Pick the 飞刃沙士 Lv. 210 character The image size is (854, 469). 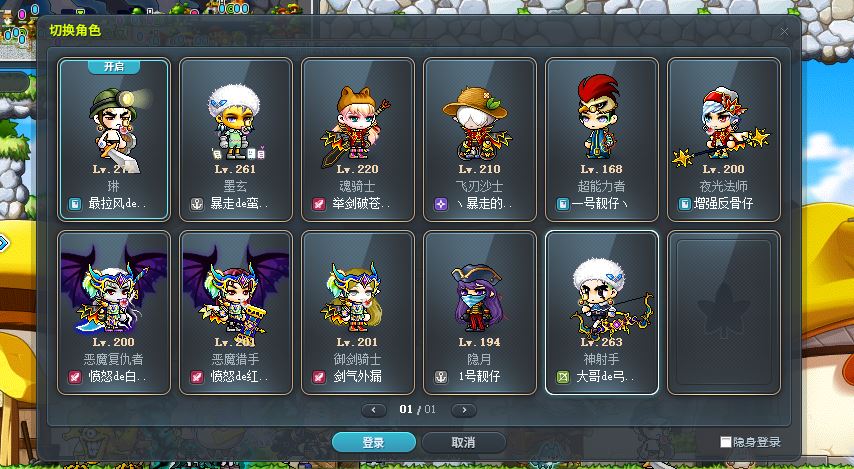coord(480,139)
